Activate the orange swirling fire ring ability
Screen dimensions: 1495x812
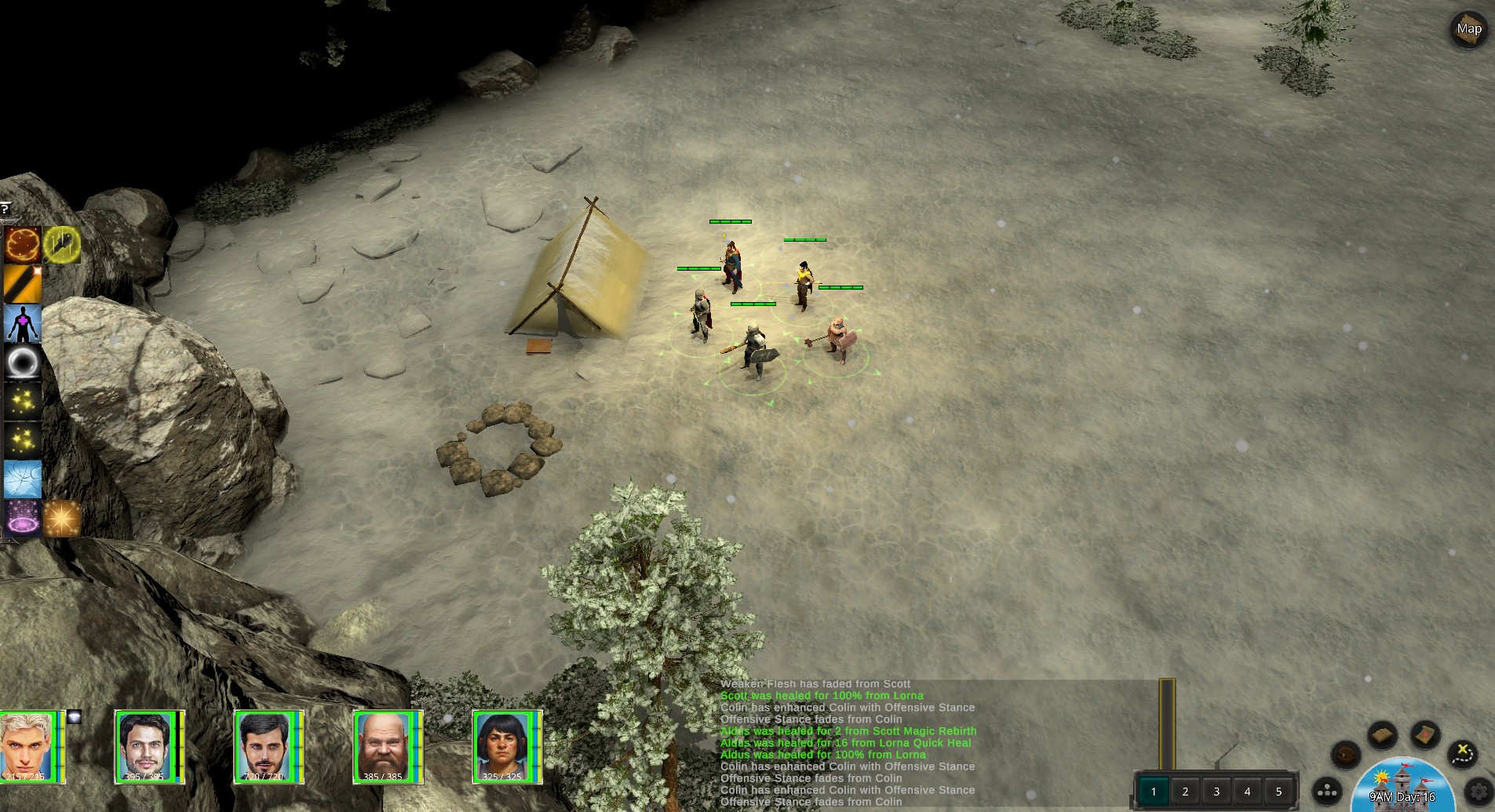click(x=22, y=244)
